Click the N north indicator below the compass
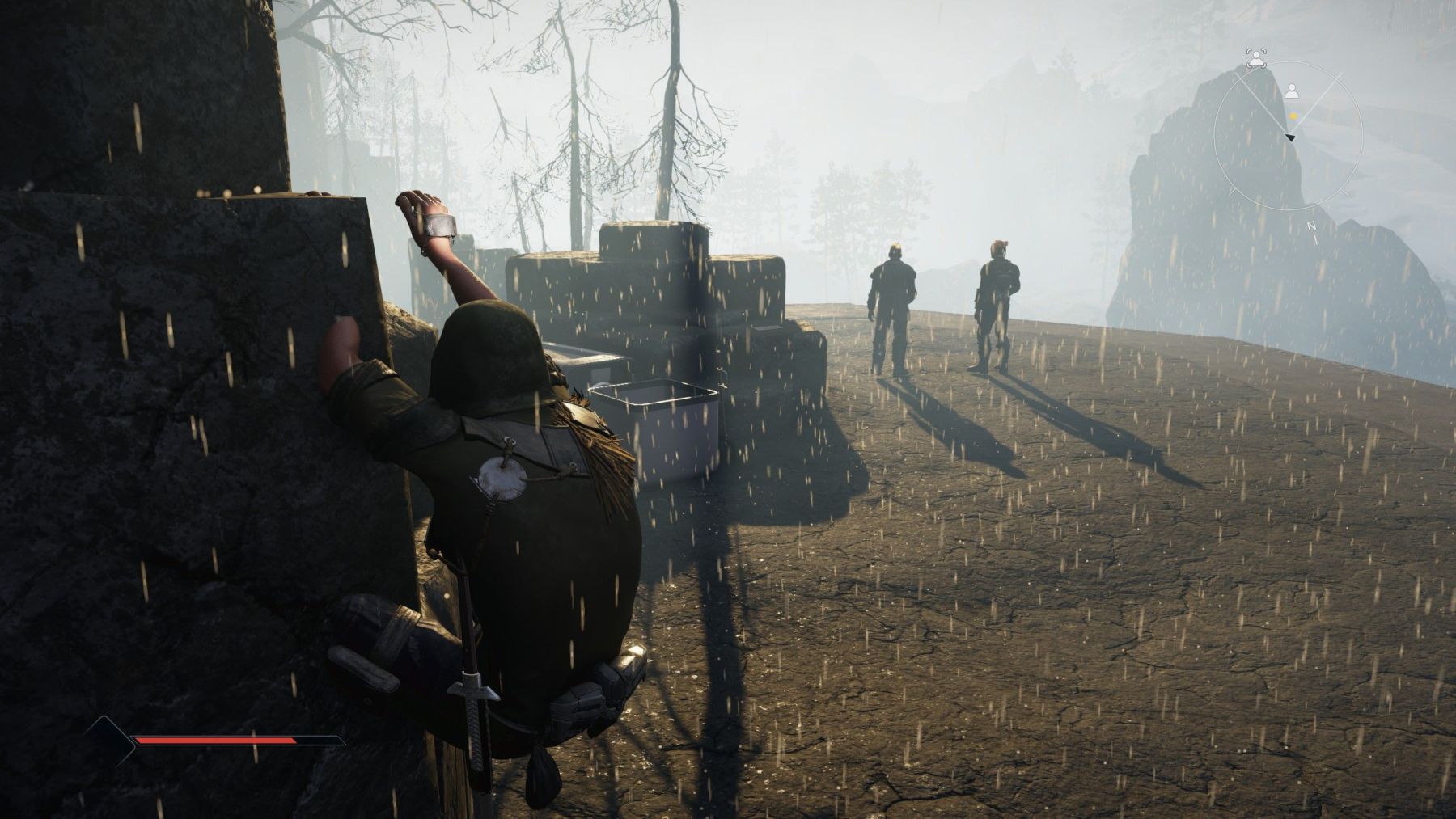The image size is (1456, 819). point(1310,225)
